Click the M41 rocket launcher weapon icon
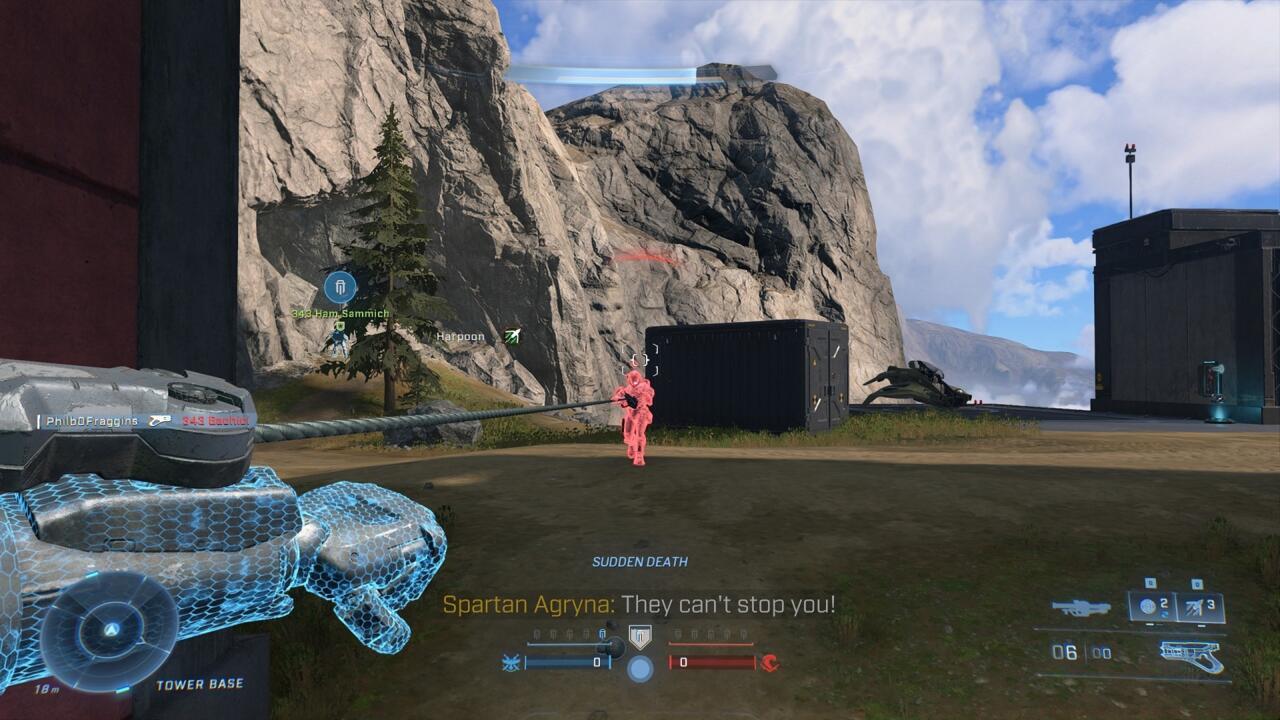This screenshot has height=720, width=1280. pos(1079,605)
